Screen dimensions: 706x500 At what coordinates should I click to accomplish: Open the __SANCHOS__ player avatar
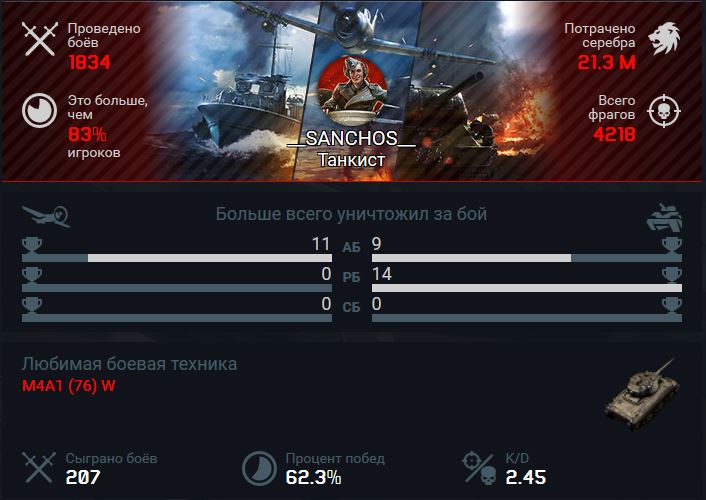click(x=351, y=95)
